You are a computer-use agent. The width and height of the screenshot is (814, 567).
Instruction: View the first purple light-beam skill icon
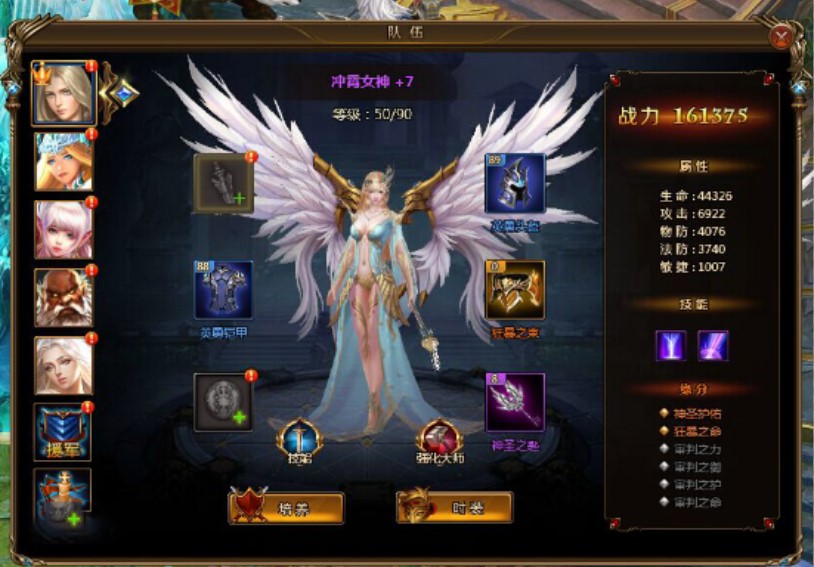670,346
